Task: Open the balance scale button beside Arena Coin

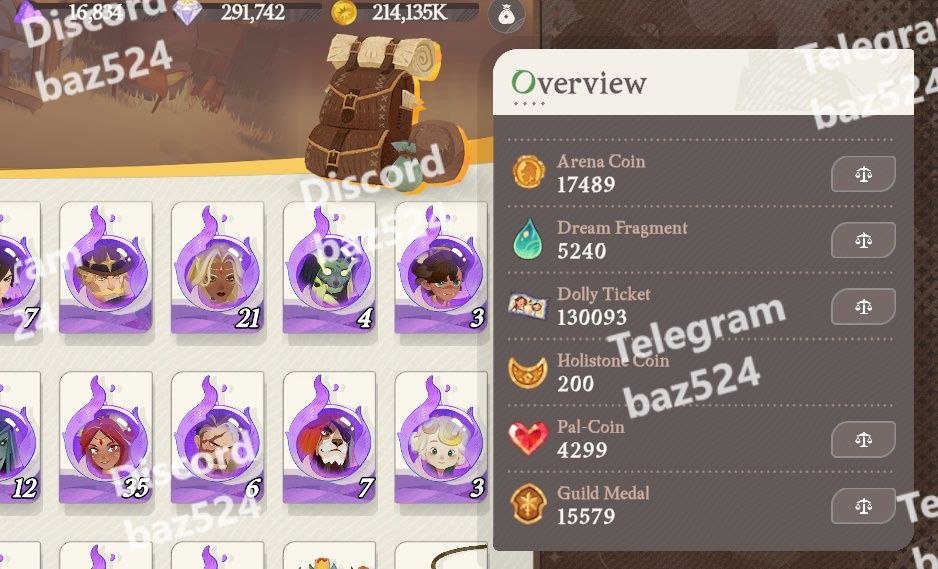Action: pyautogui.click(x=863, y=174)
